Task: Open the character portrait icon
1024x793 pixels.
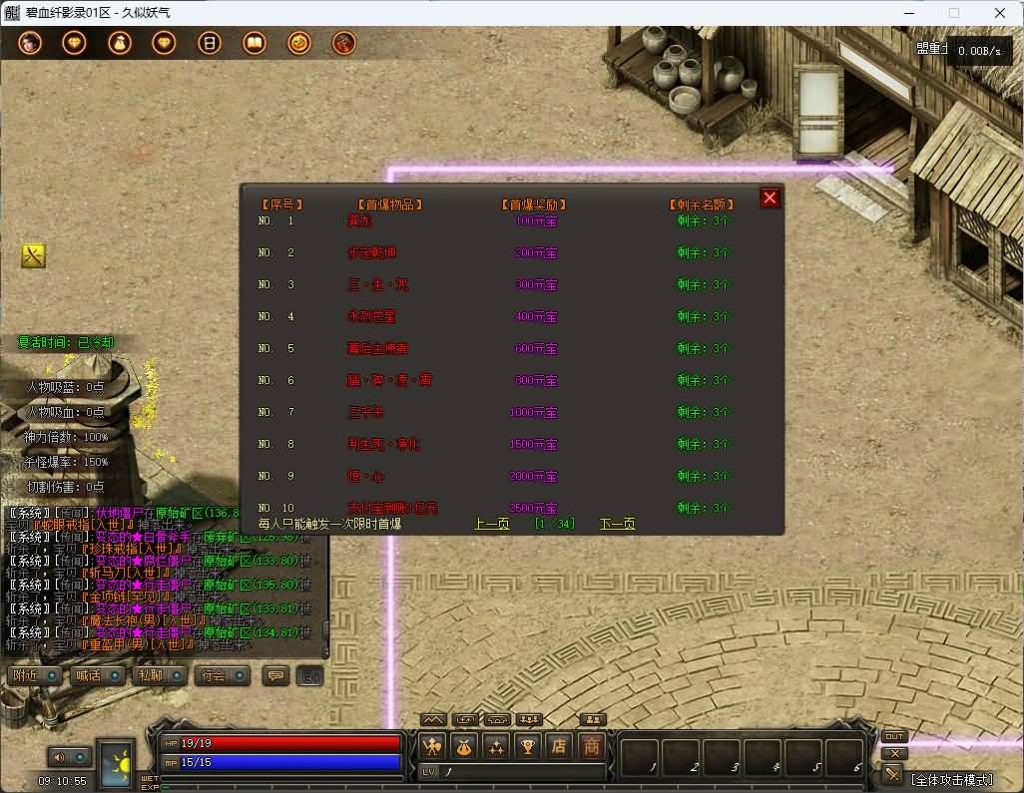Action: coord(29,43)
